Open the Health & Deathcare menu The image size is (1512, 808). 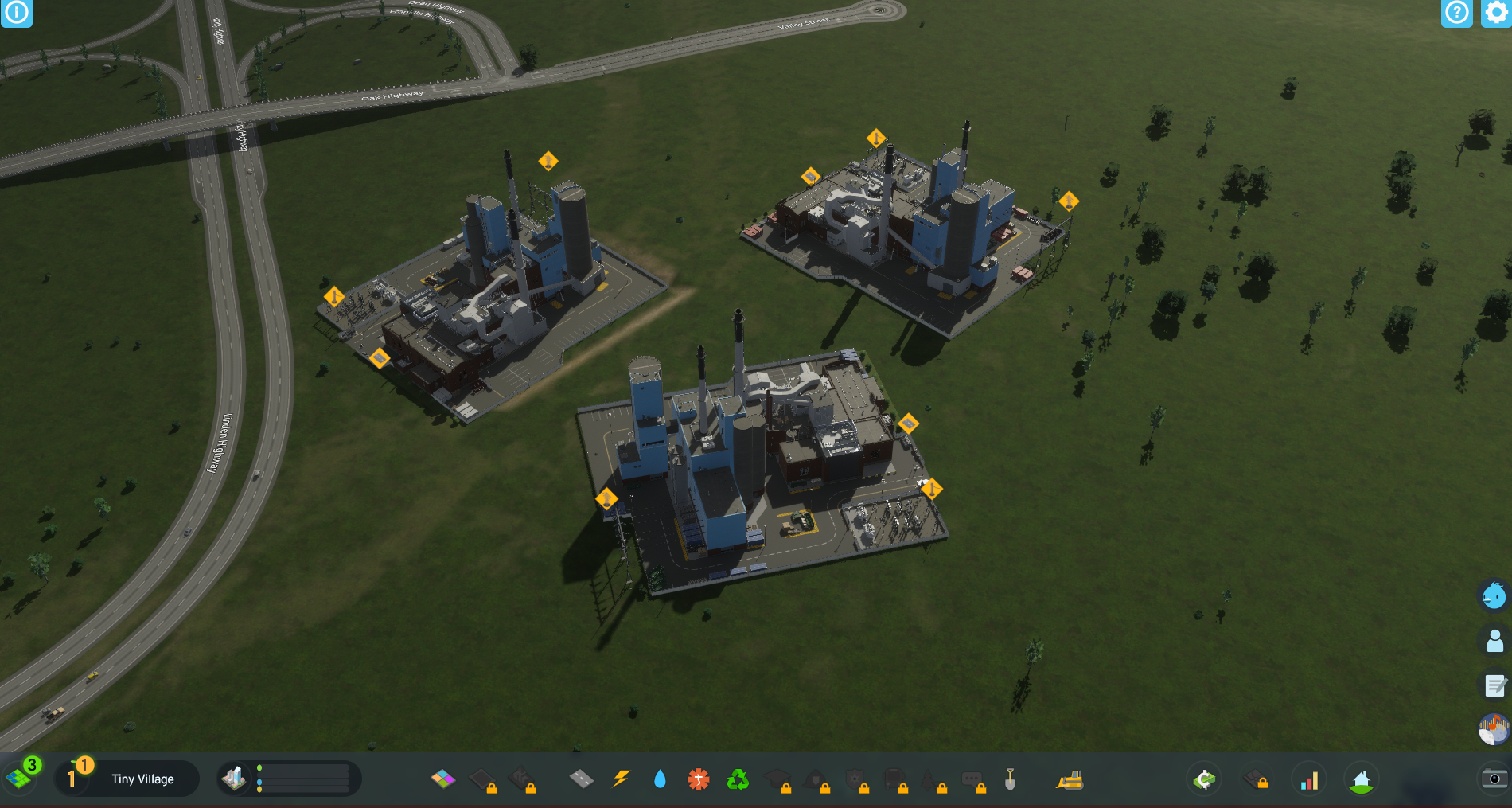[697, 779]
